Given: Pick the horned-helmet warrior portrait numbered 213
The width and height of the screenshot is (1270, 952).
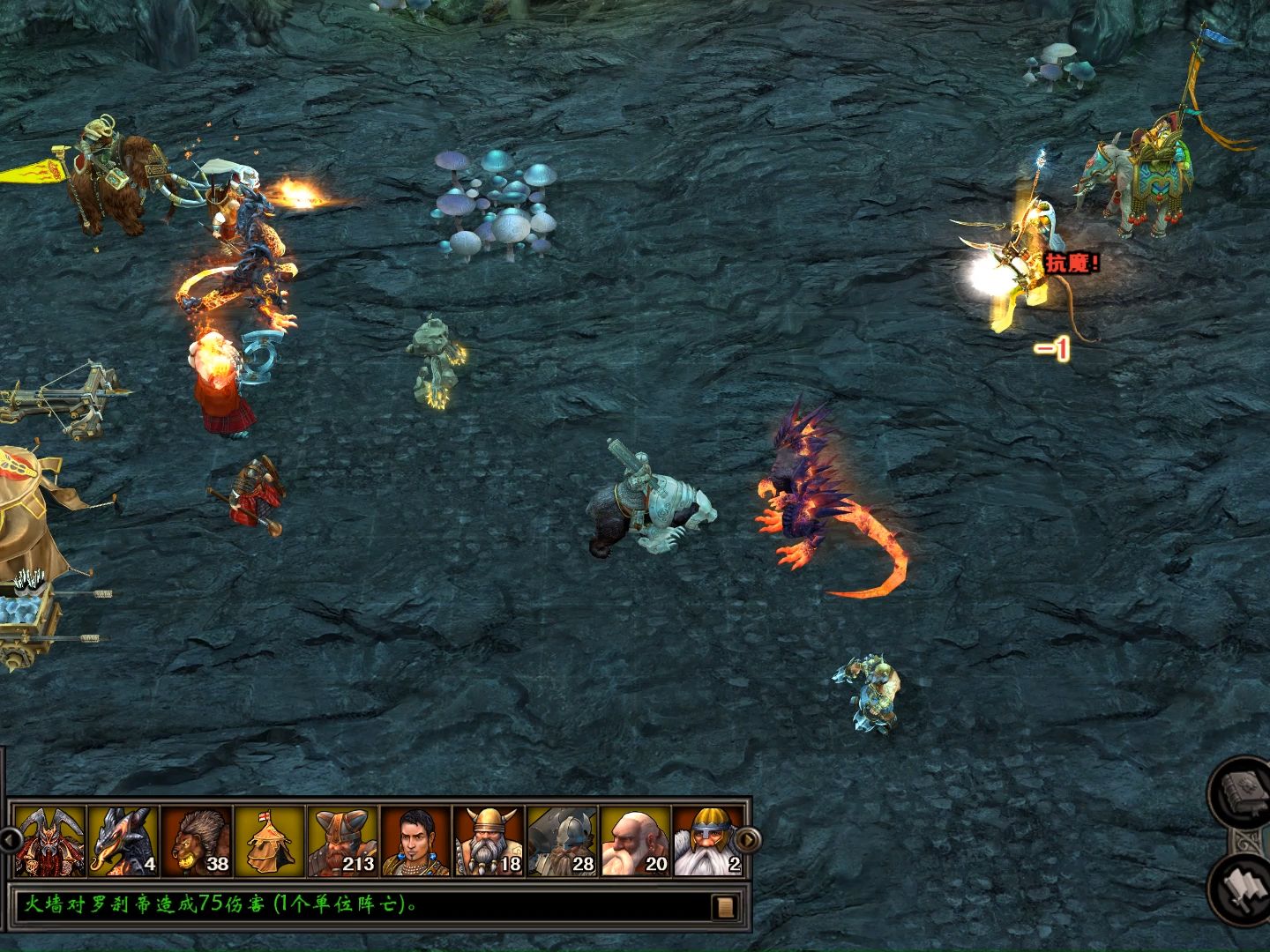Looking at the screenshot, I should (x=343, y=840).
